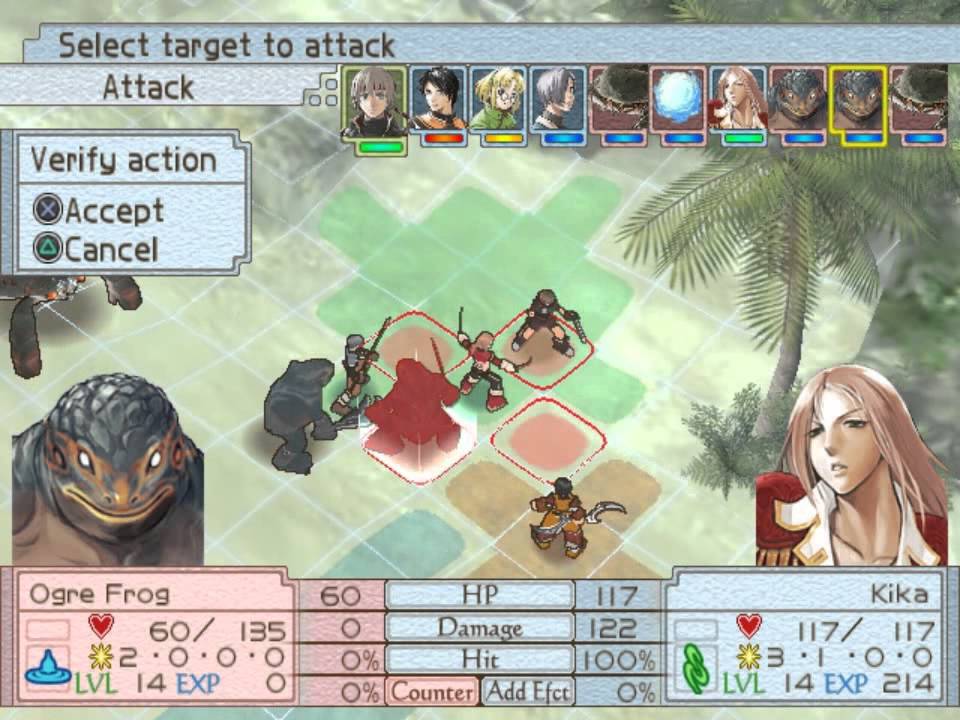Viewport: 960px width, 720px height.
Task: Select the Add Efct stat button
Action: pyautogui.click(x=527, y=691)
